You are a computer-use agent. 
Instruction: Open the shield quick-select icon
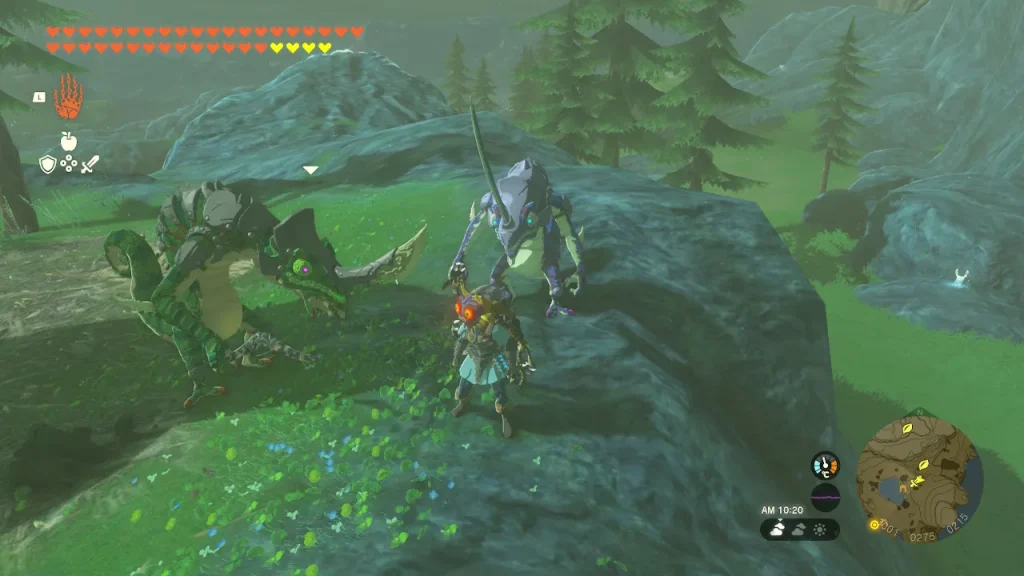[47, 164]
